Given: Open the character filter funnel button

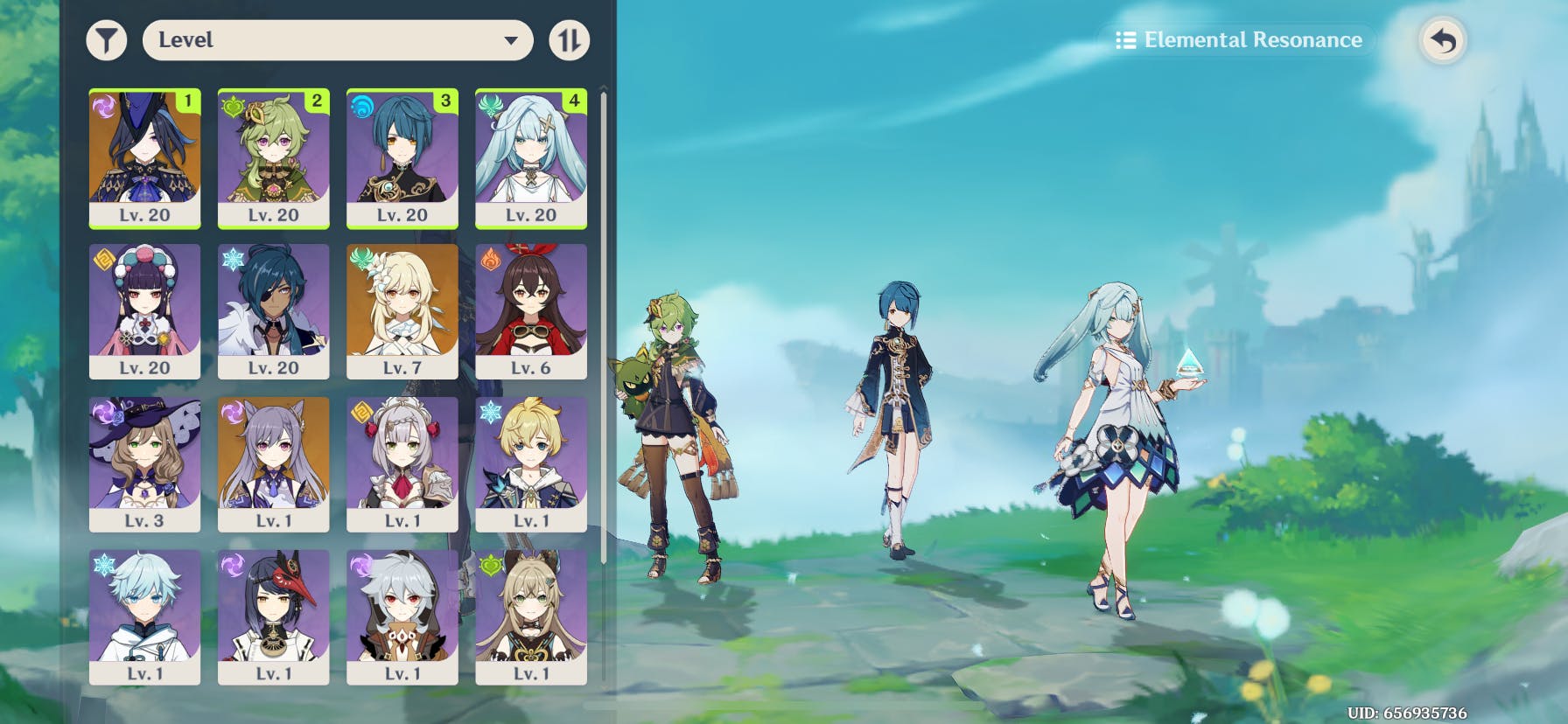Looking at the screenshot, I should coord(107,40).
